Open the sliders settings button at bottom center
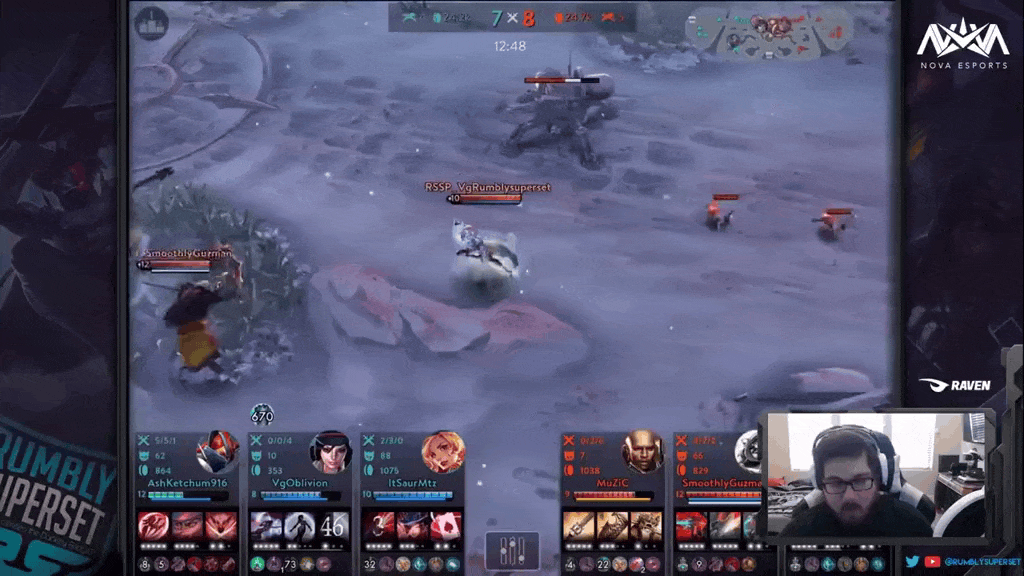 (512, 552)
